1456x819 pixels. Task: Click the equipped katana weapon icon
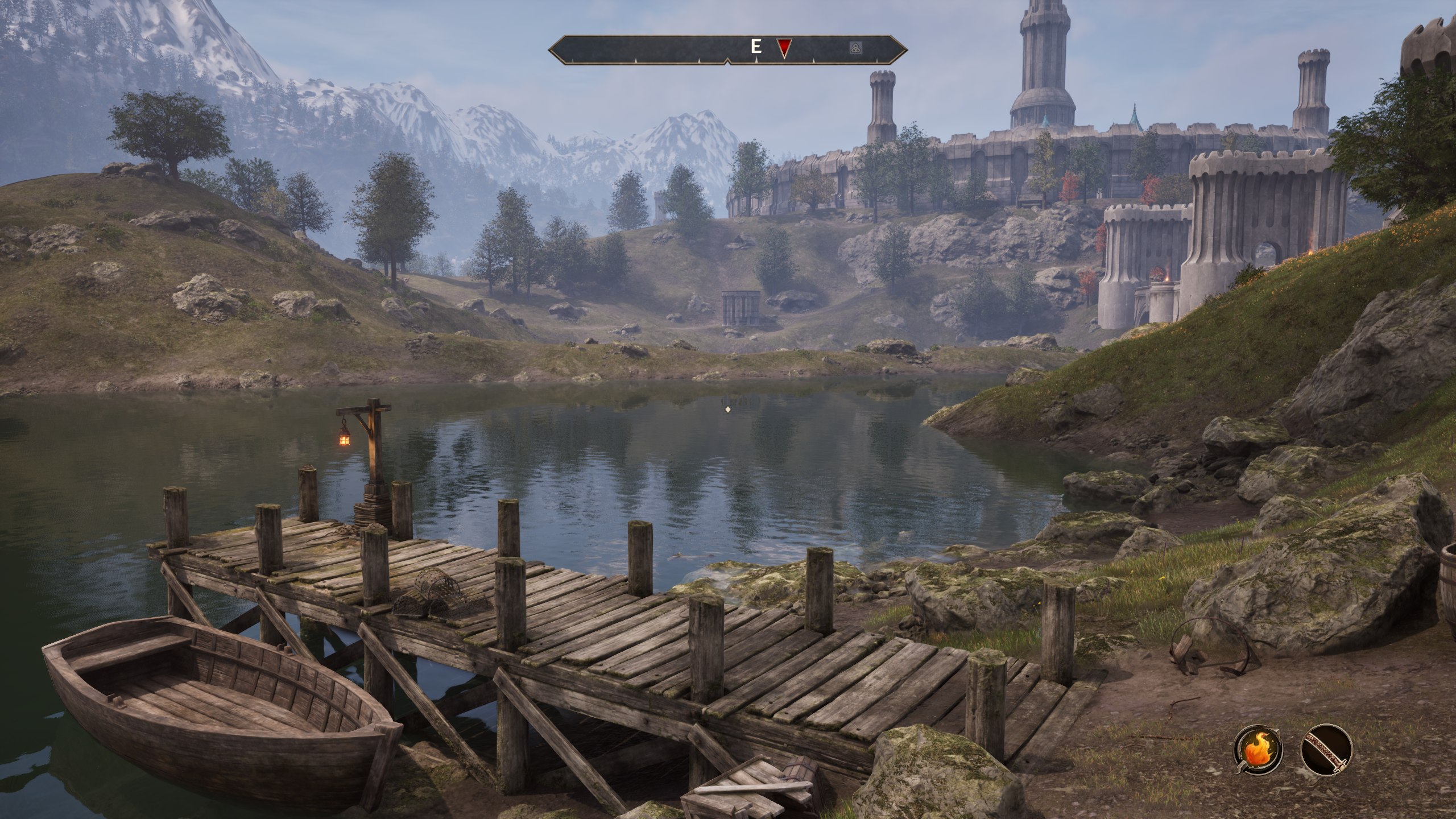[1326, 750]
